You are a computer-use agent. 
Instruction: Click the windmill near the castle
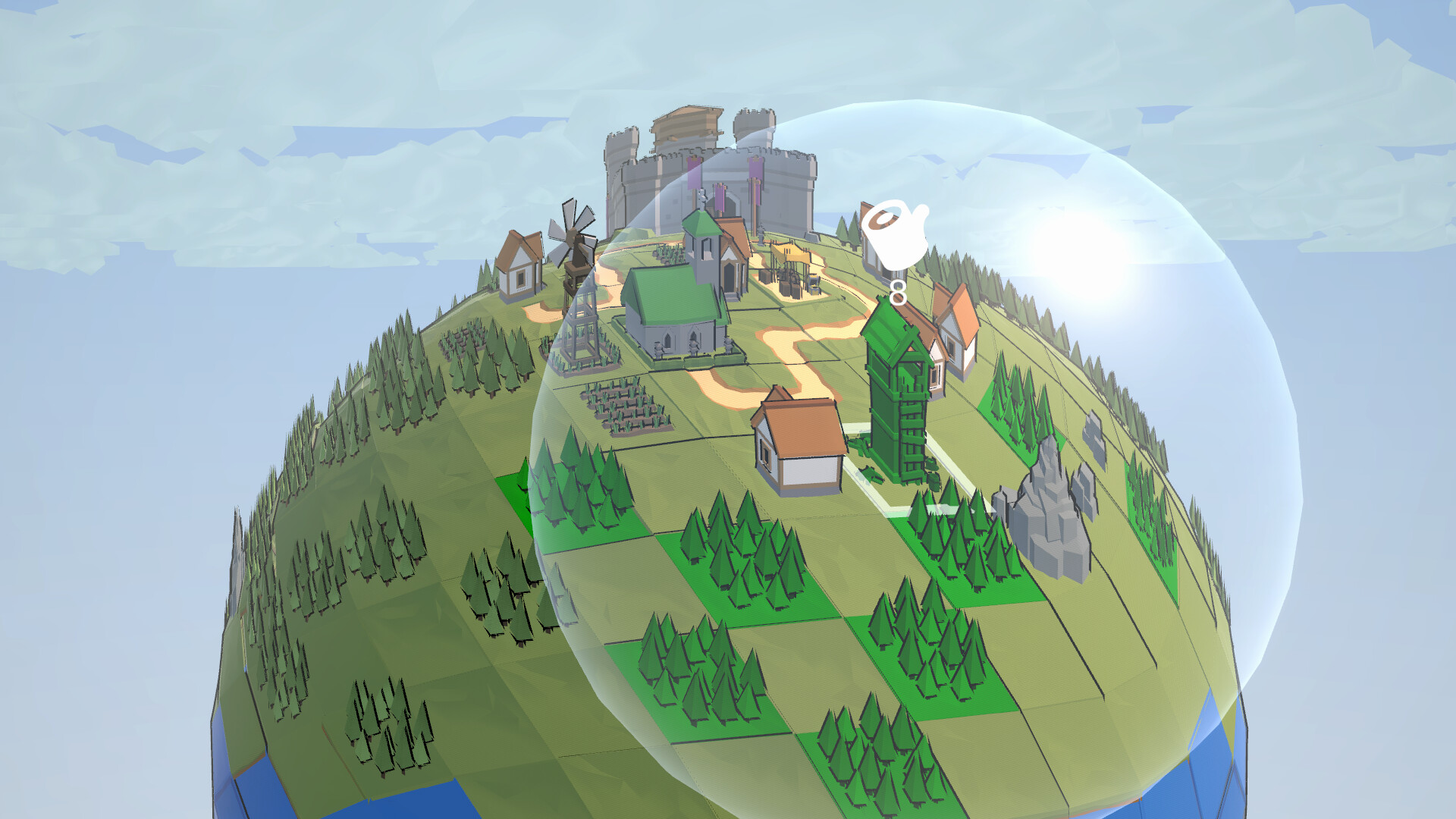point(574,235)
